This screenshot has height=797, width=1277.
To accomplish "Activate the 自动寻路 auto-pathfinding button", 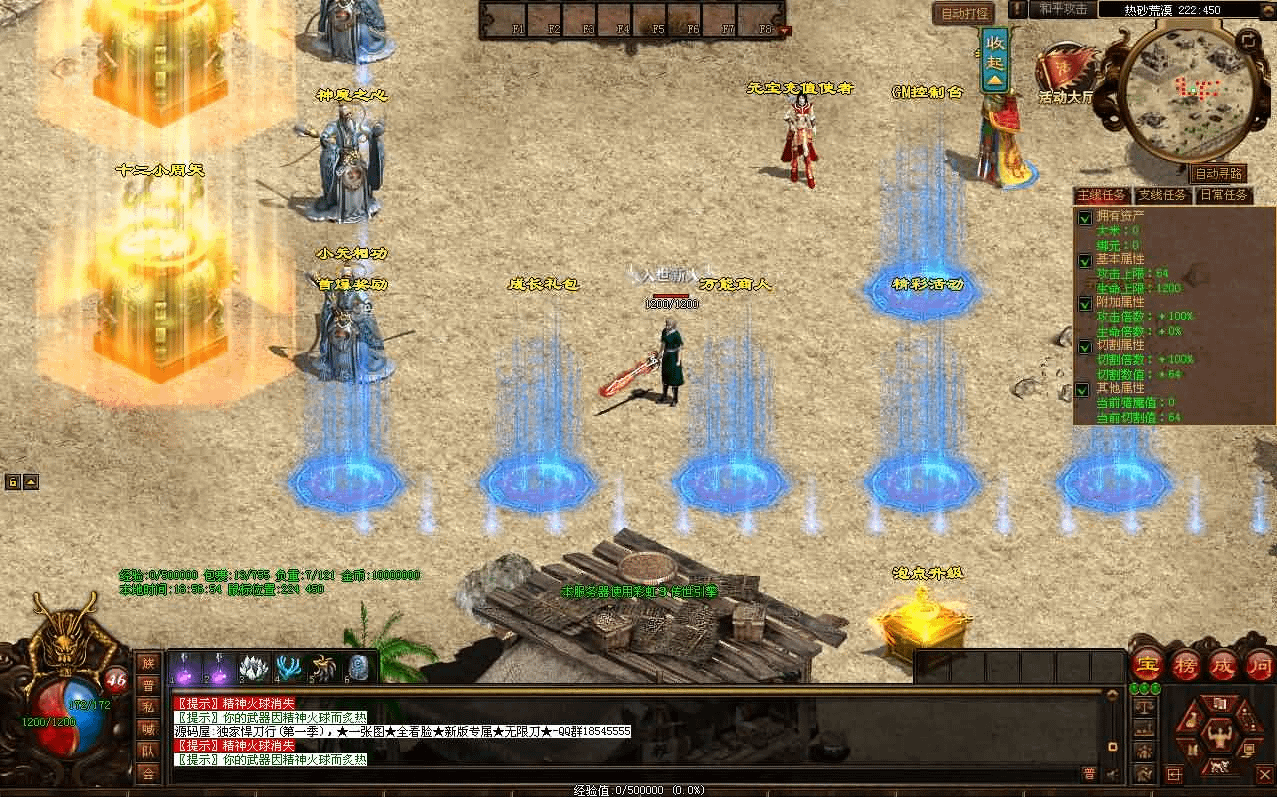I will [x=1220, y=174].
